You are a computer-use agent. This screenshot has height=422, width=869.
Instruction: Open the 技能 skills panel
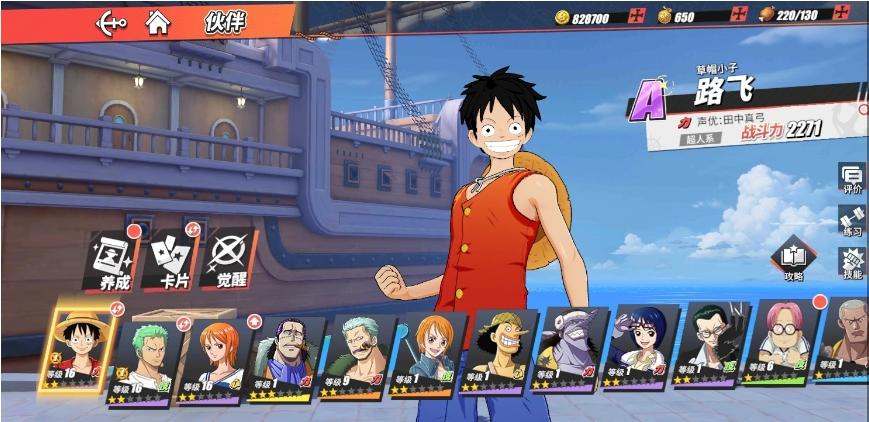coord(852,263)
